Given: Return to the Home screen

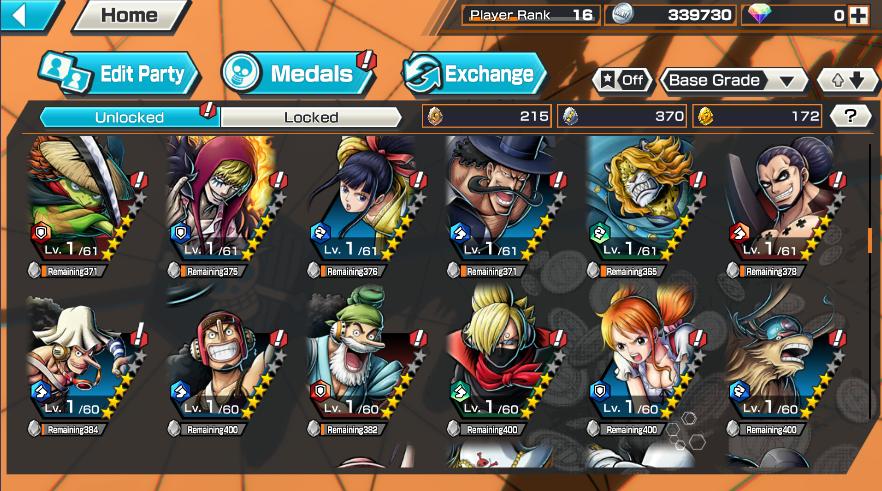Looking at the screenshot, I should point(129,15).
